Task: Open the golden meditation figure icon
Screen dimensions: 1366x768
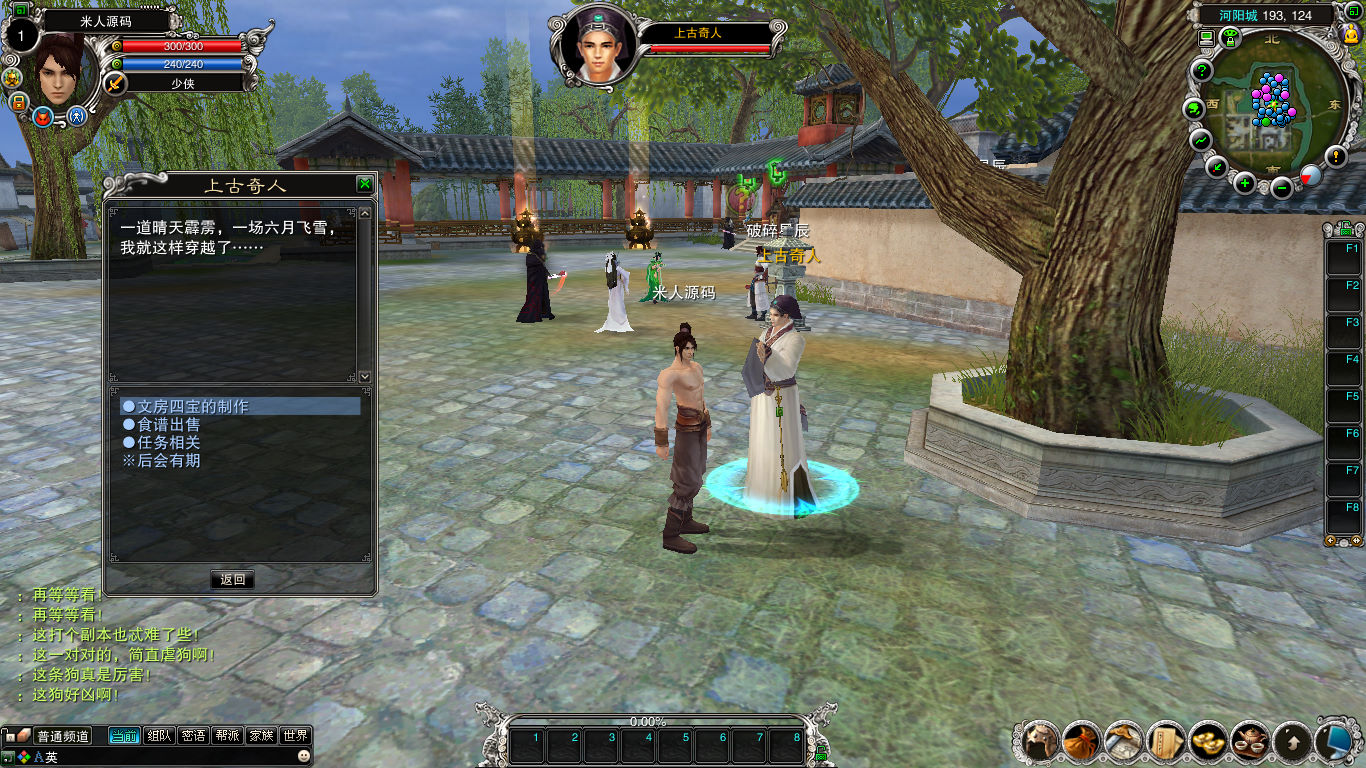Action: (x=1350, y=35)
